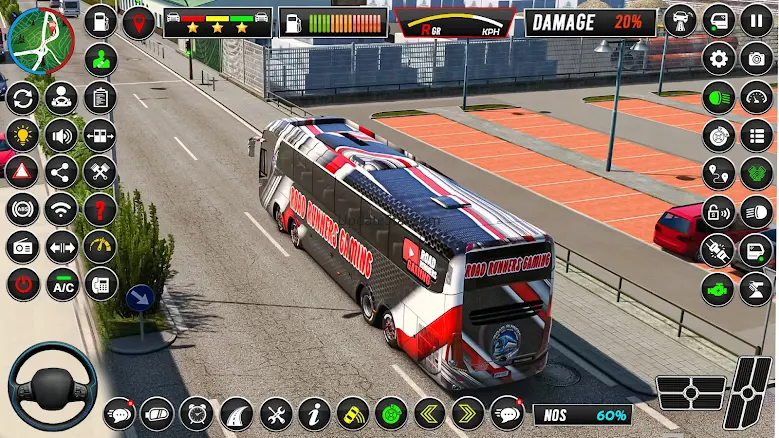Turn on the radio icon

tap(22, 247)
